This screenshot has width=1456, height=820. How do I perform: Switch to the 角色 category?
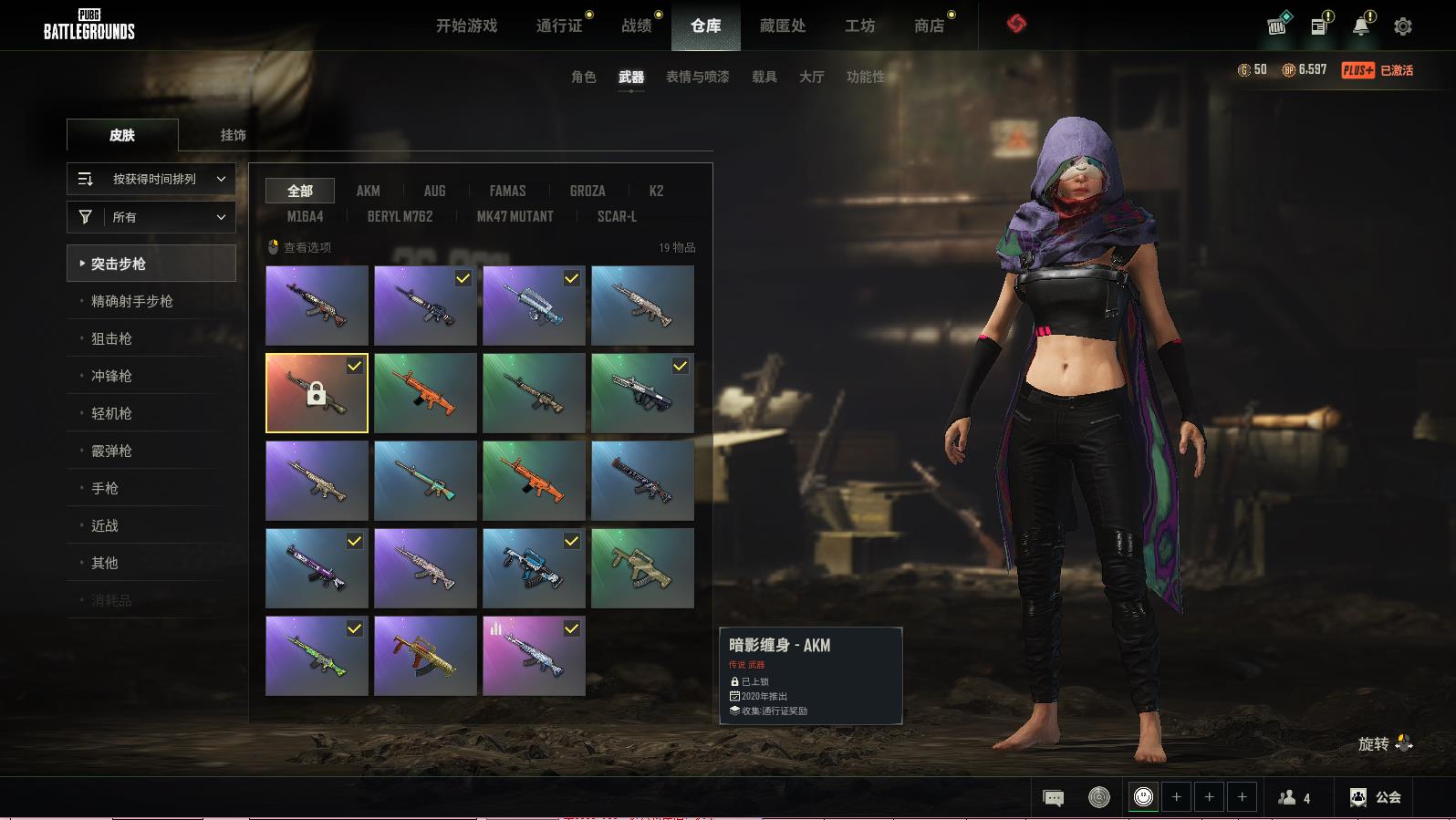pyautogui.click(x=583, y=77)
